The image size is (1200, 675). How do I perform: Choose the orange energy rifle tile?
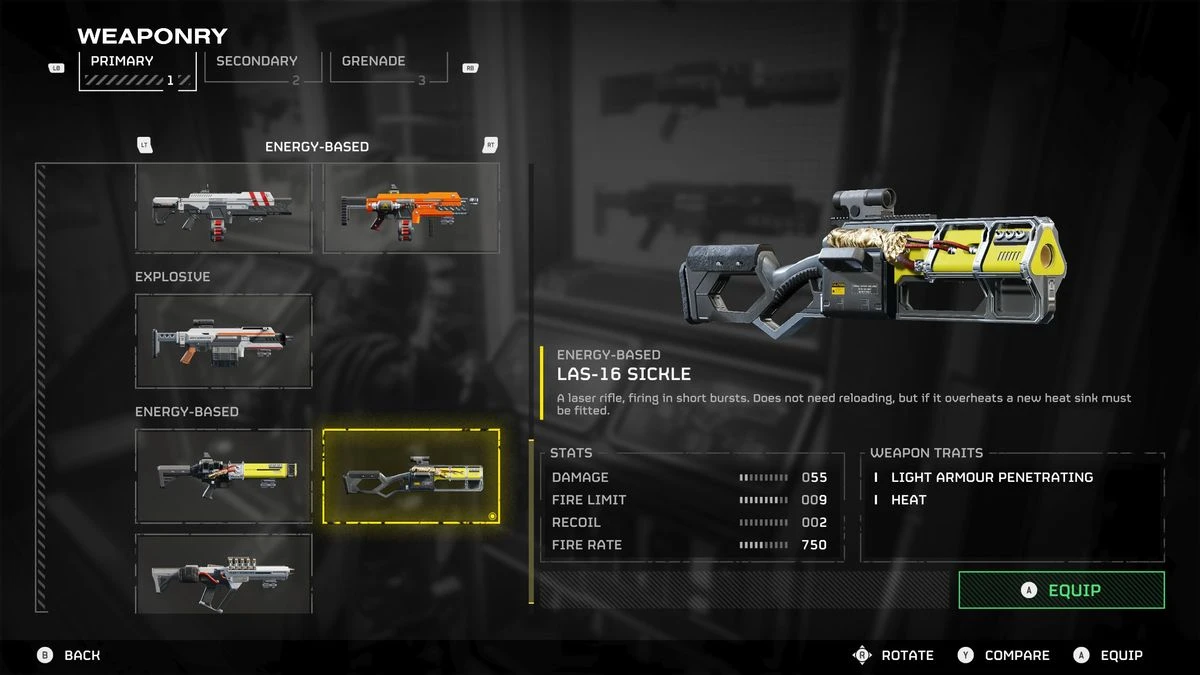[411, 209]
